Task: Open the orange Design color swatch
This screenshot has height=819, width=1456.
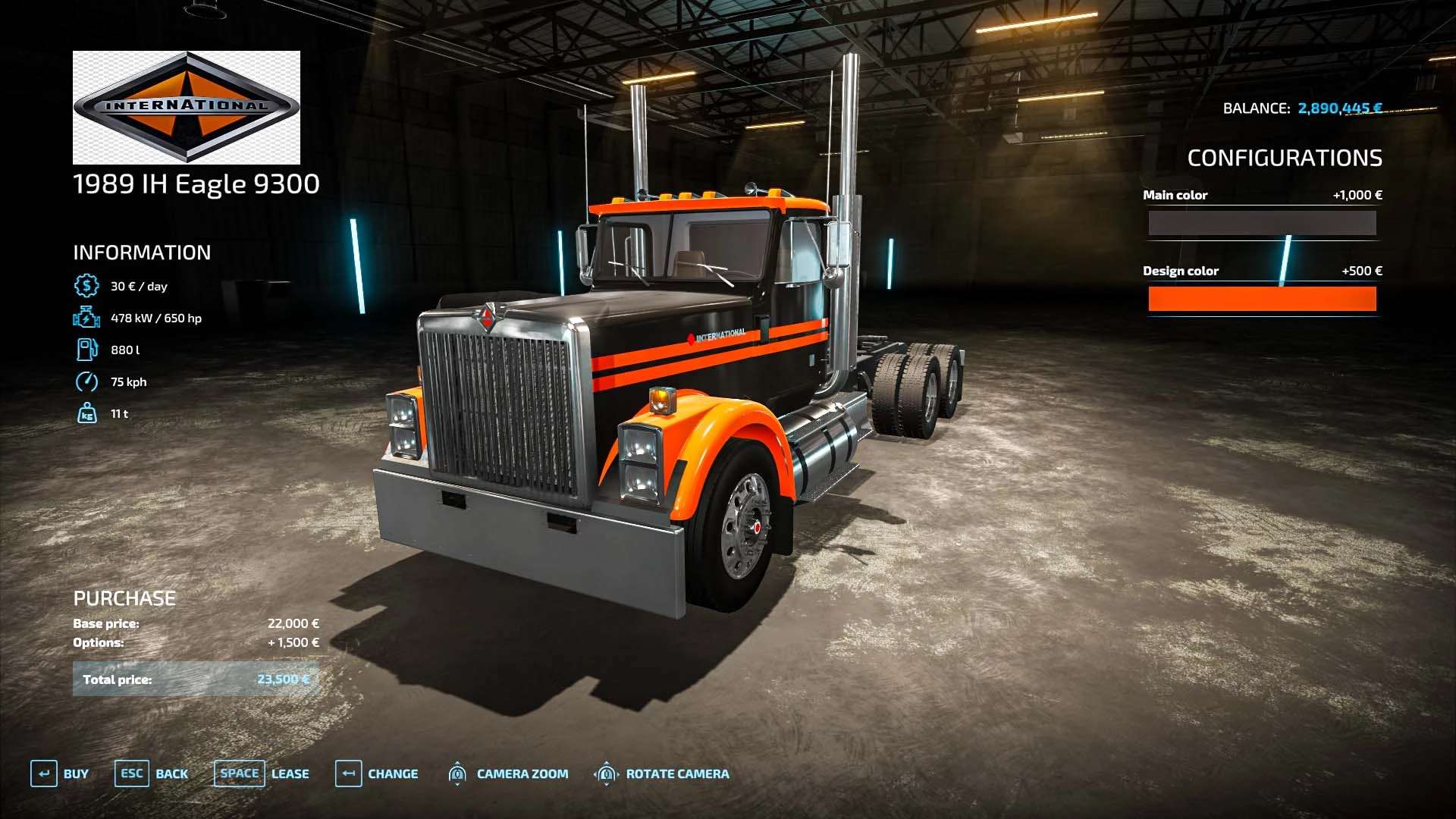Action: [1262, 299]
